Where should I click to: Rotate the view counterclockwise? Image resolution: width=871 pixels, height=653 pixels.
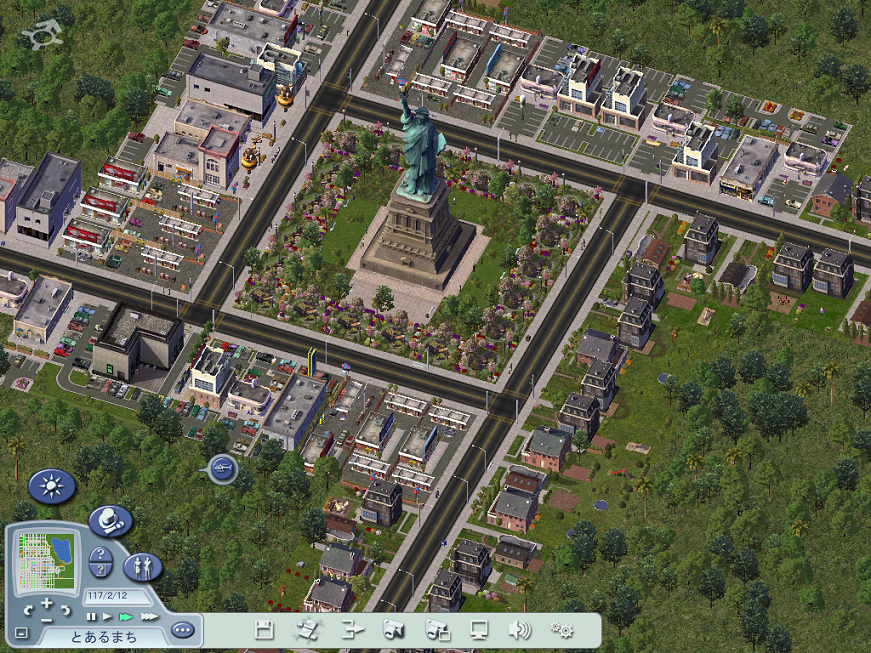click(27, 610)
